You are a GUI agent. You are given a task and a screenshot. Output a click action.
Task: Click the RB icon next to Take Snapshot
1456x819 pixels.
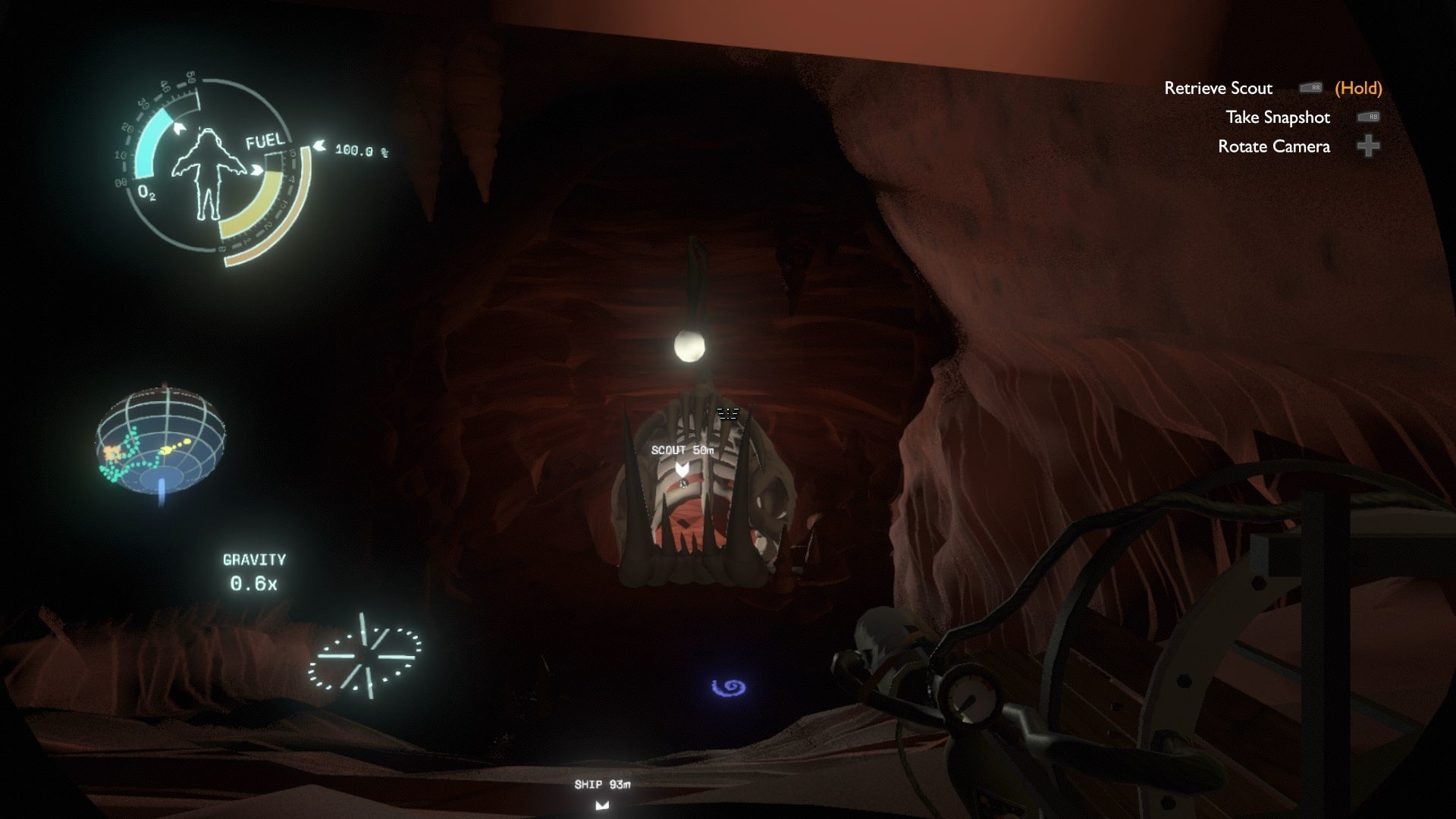coord(1369,118)
